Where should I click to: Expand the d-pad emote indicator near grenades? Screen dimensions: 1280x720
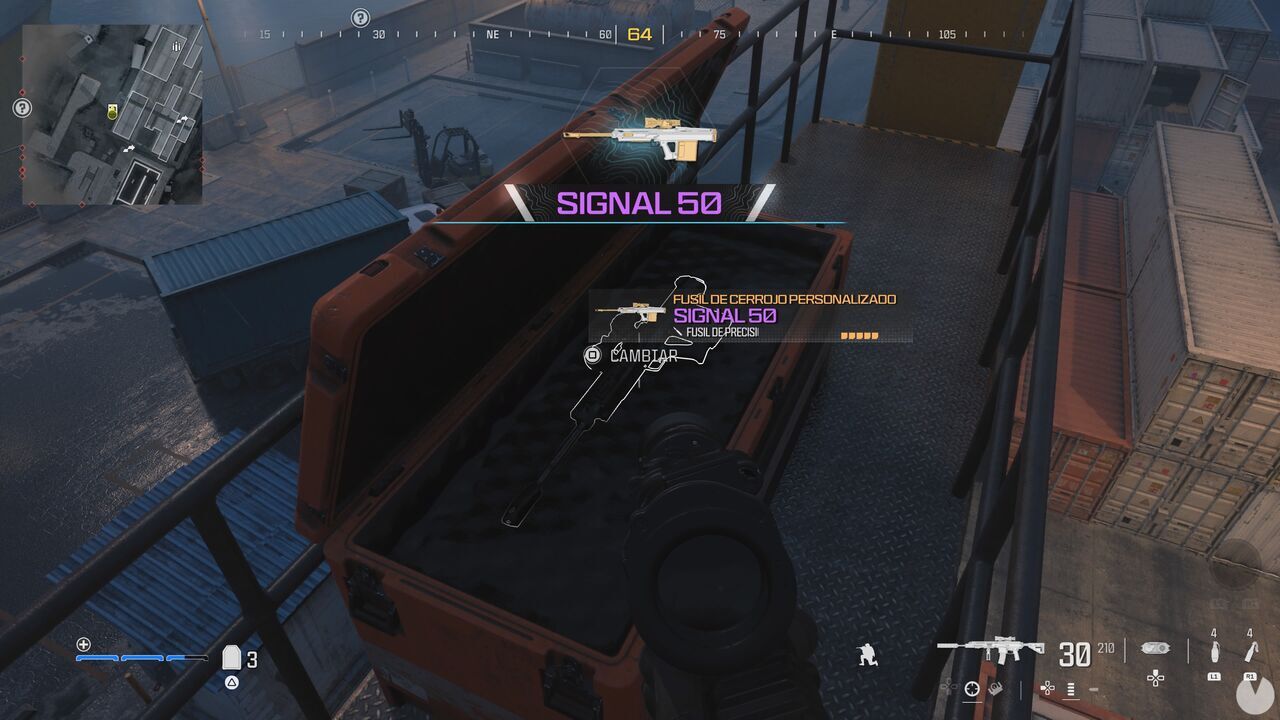coord(1155,678)
